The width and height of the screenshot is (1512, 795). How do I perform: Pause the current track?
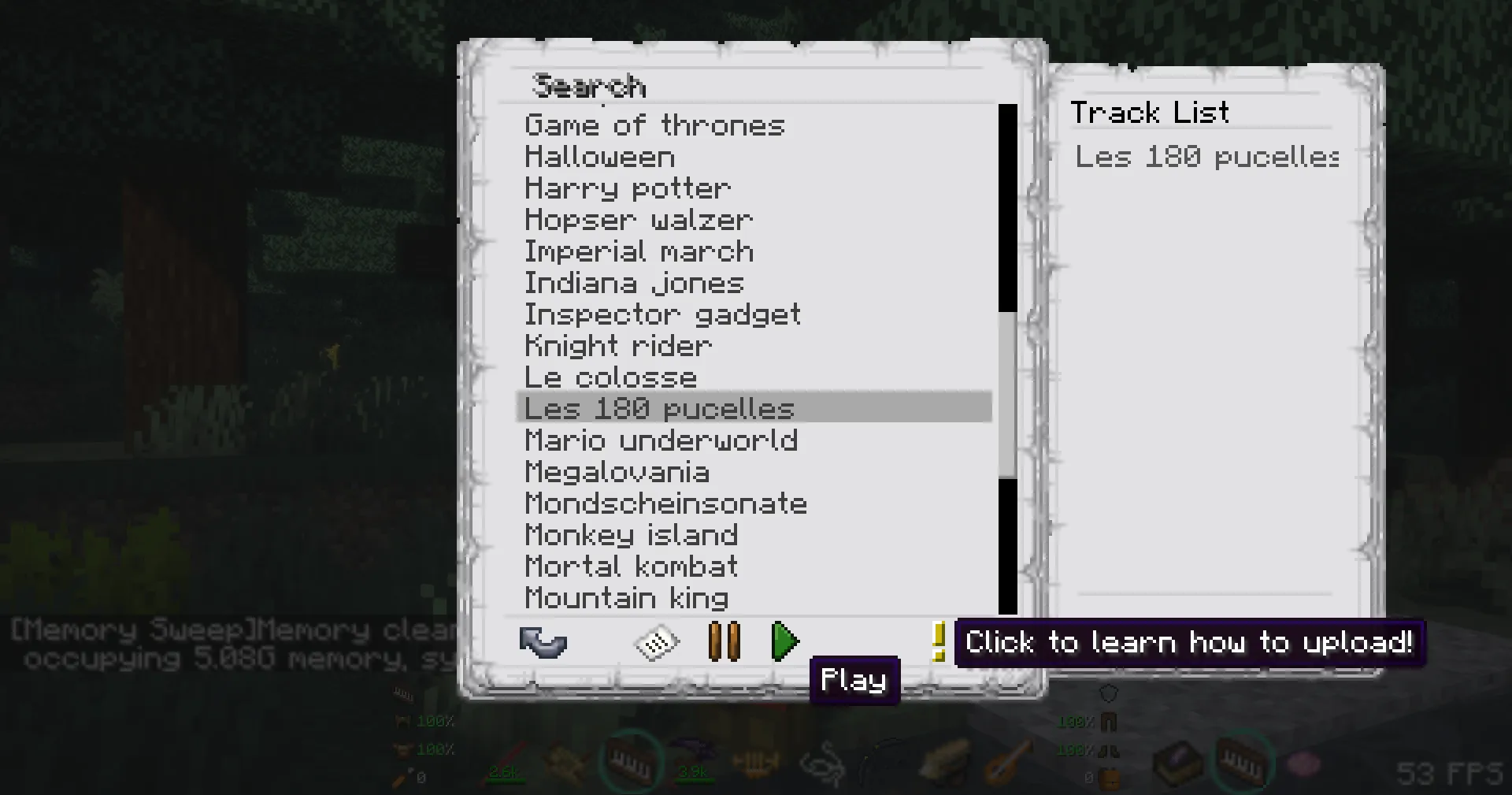(724, 641)
